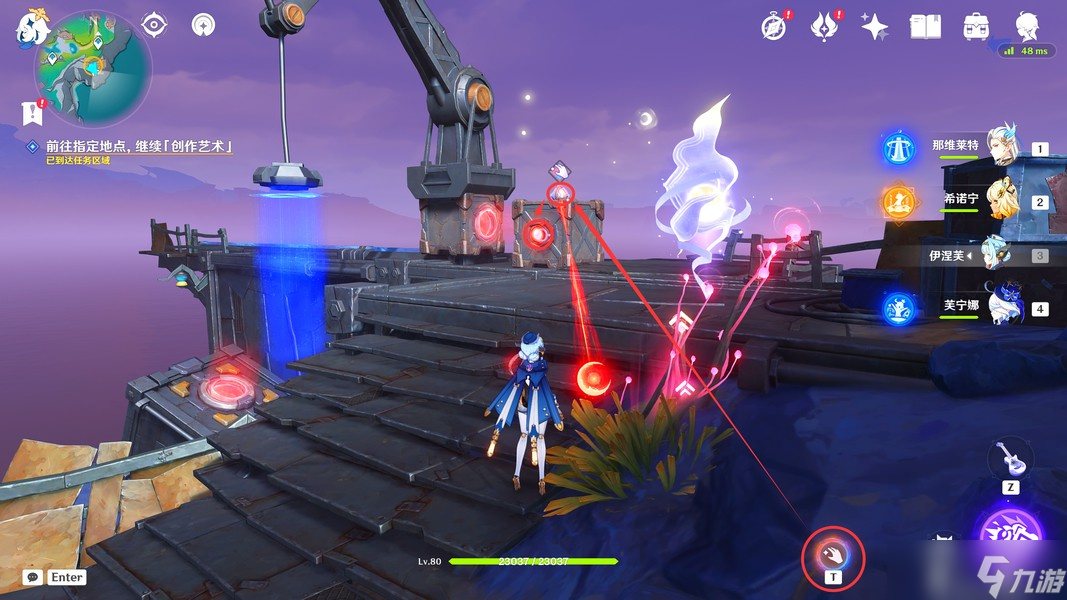Switch to party member 那维莱特
1067x600 pixels.
coord(989,148)
